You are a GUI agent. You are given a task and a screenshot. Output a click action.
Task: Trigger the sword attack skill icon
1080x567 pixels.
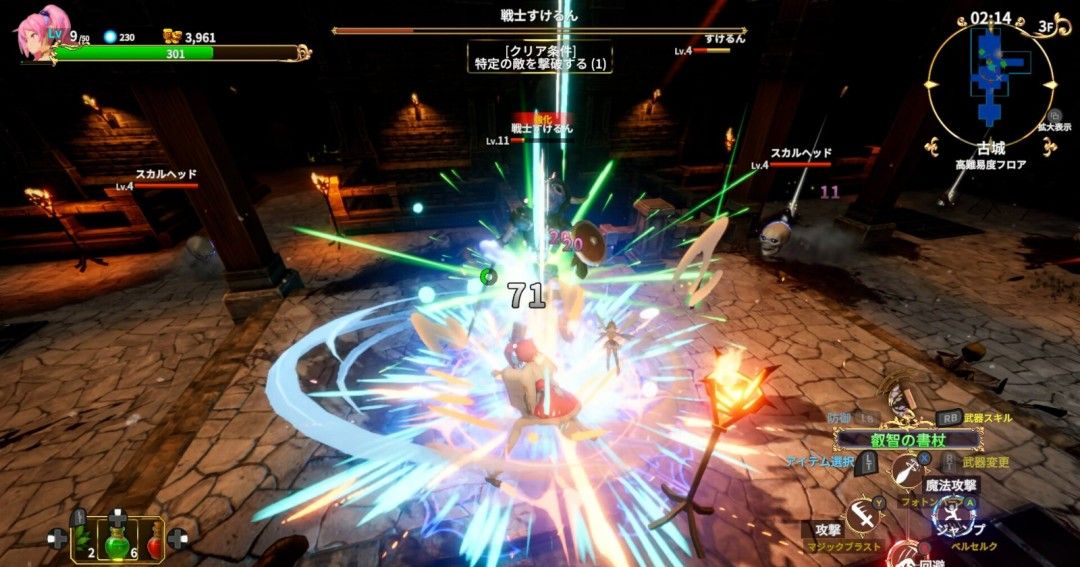click(x=863, y=516)
